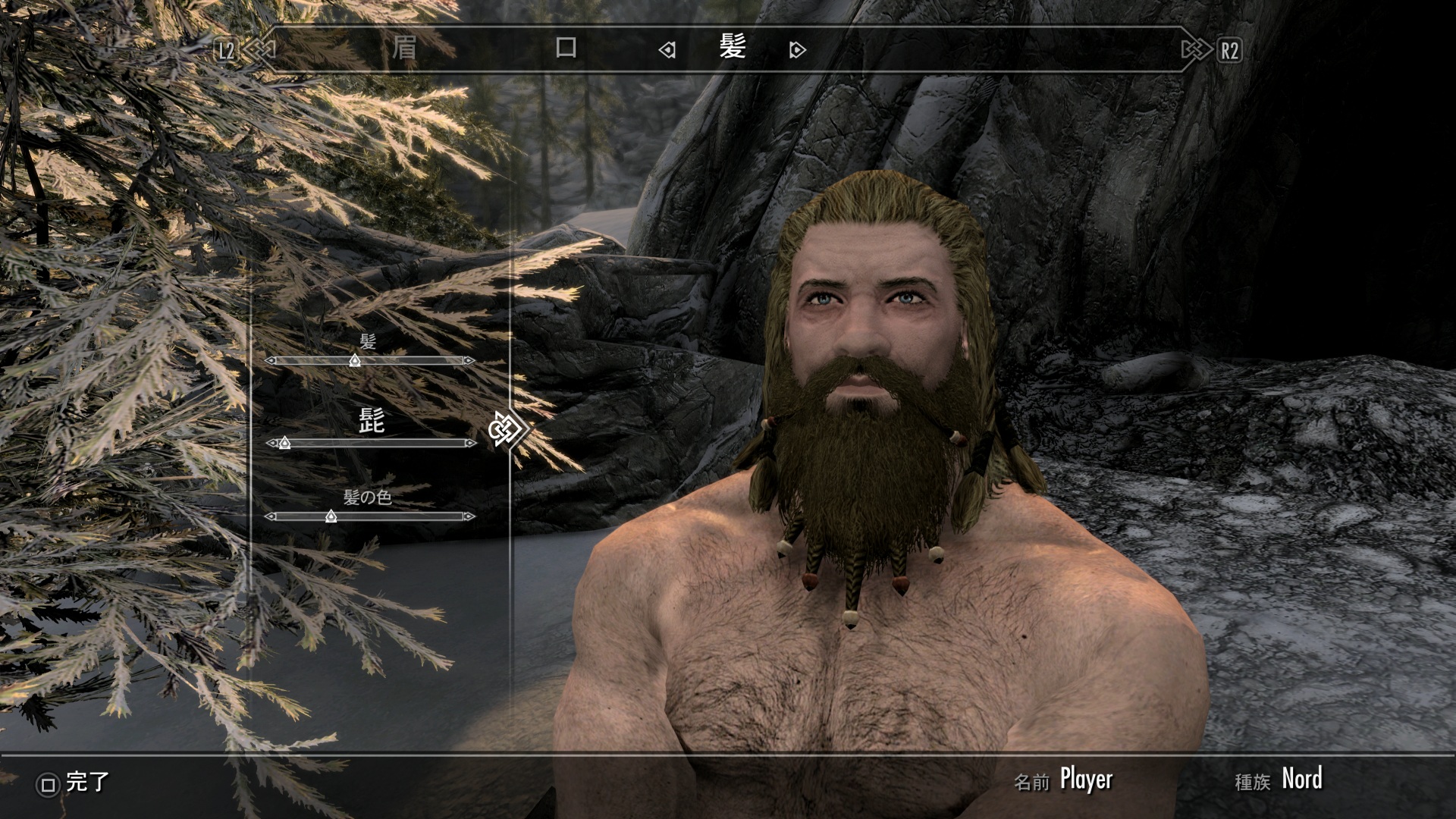Decrease the 髭 beard slider with its left arrow
The height and width of the screenshot is (819, 1456).
(271, 443)
